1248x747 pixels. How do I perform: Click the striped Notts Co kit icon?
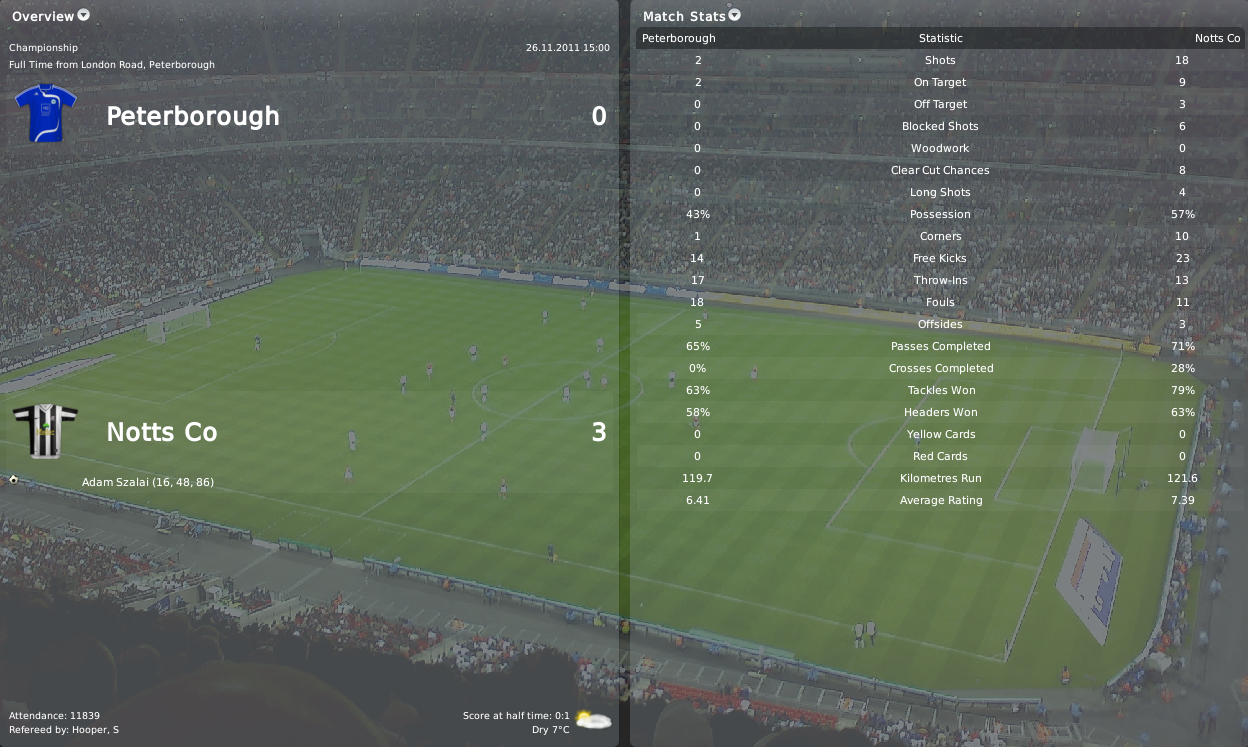tap(45, 431)
